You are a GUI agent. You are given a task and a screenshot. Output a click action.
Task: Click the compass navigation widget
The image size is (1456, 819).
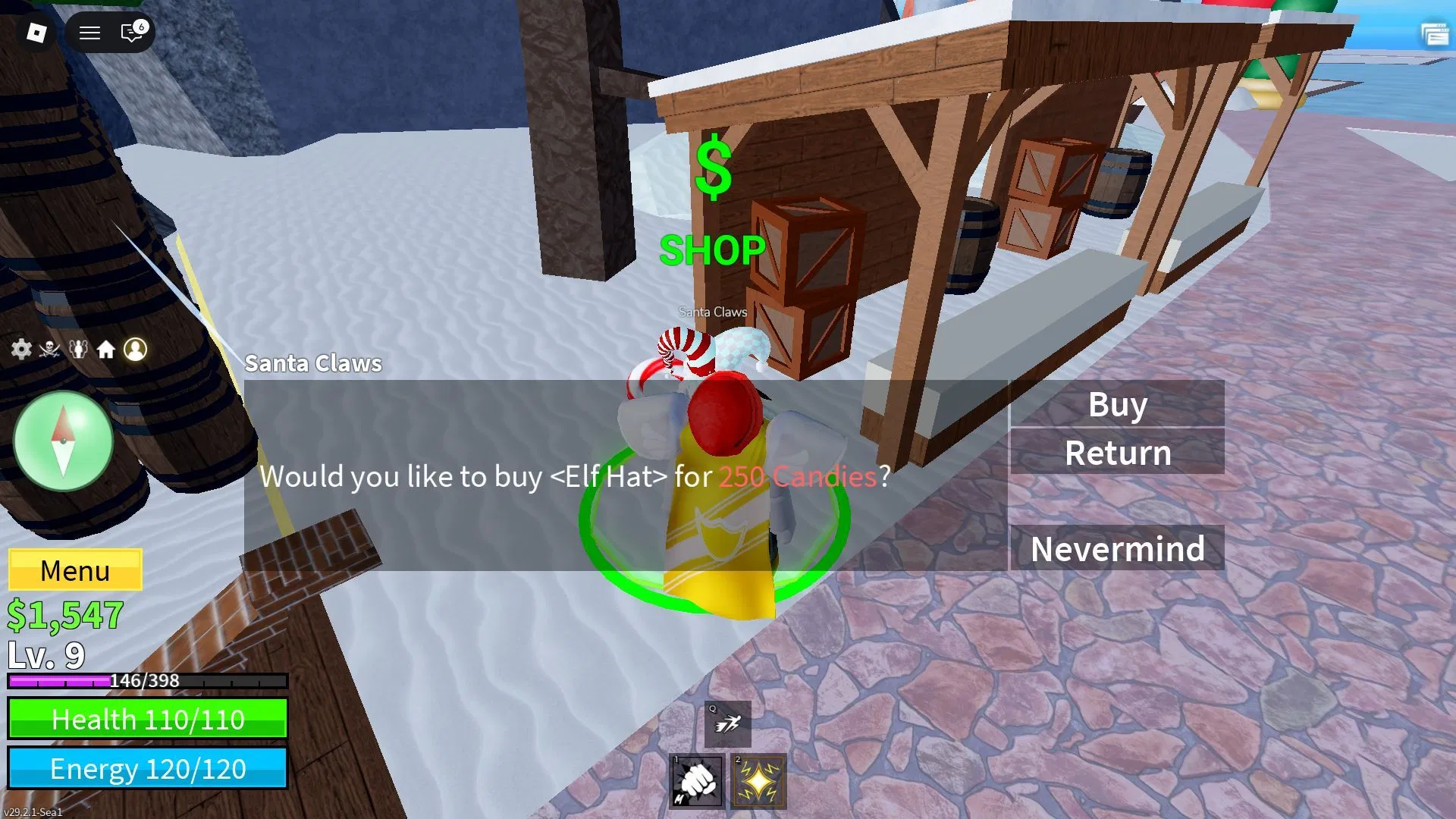[64, 441]
